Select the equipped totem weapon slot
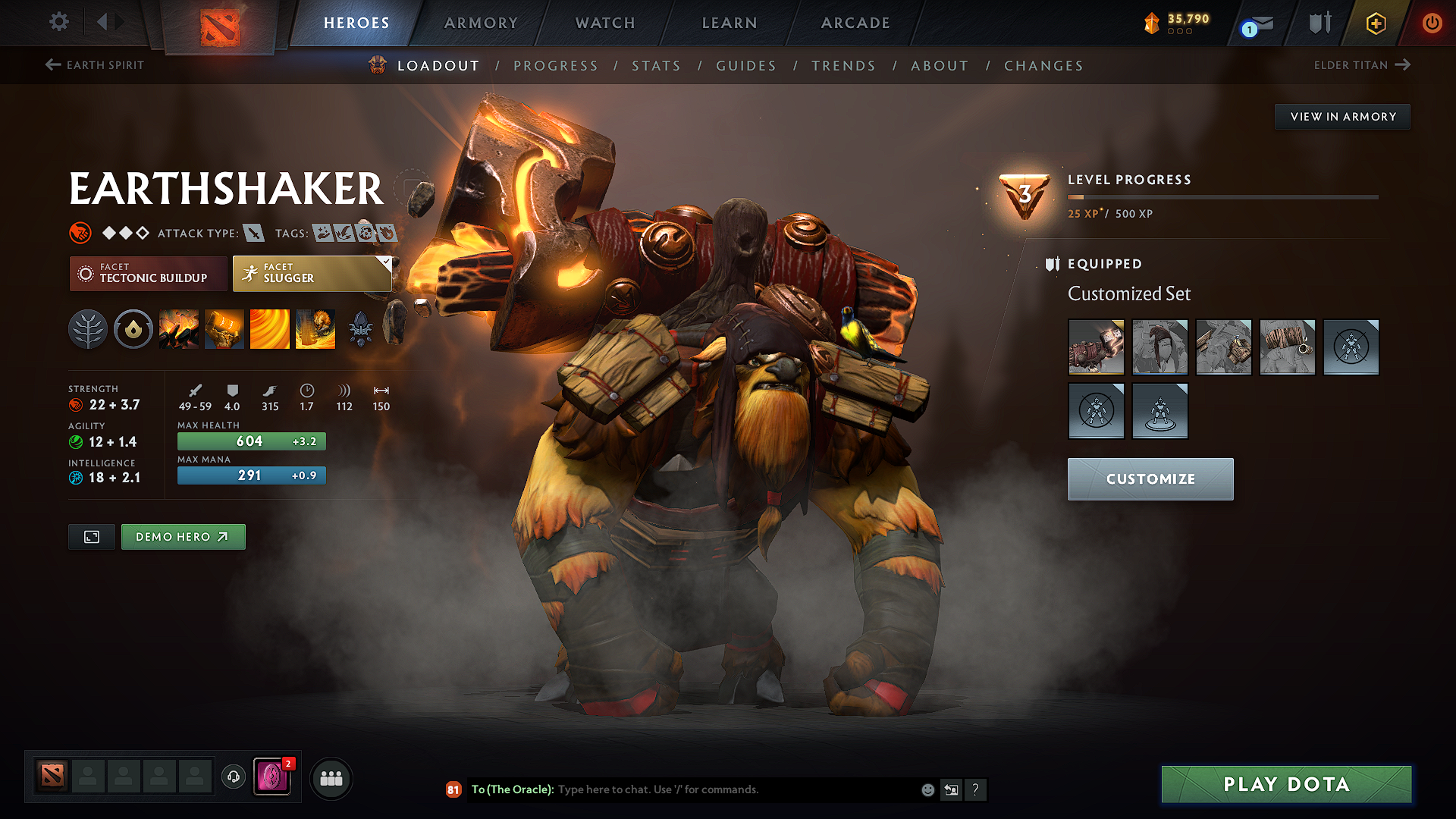Viewport: 1456px width, 819px height. point(1096,347)
